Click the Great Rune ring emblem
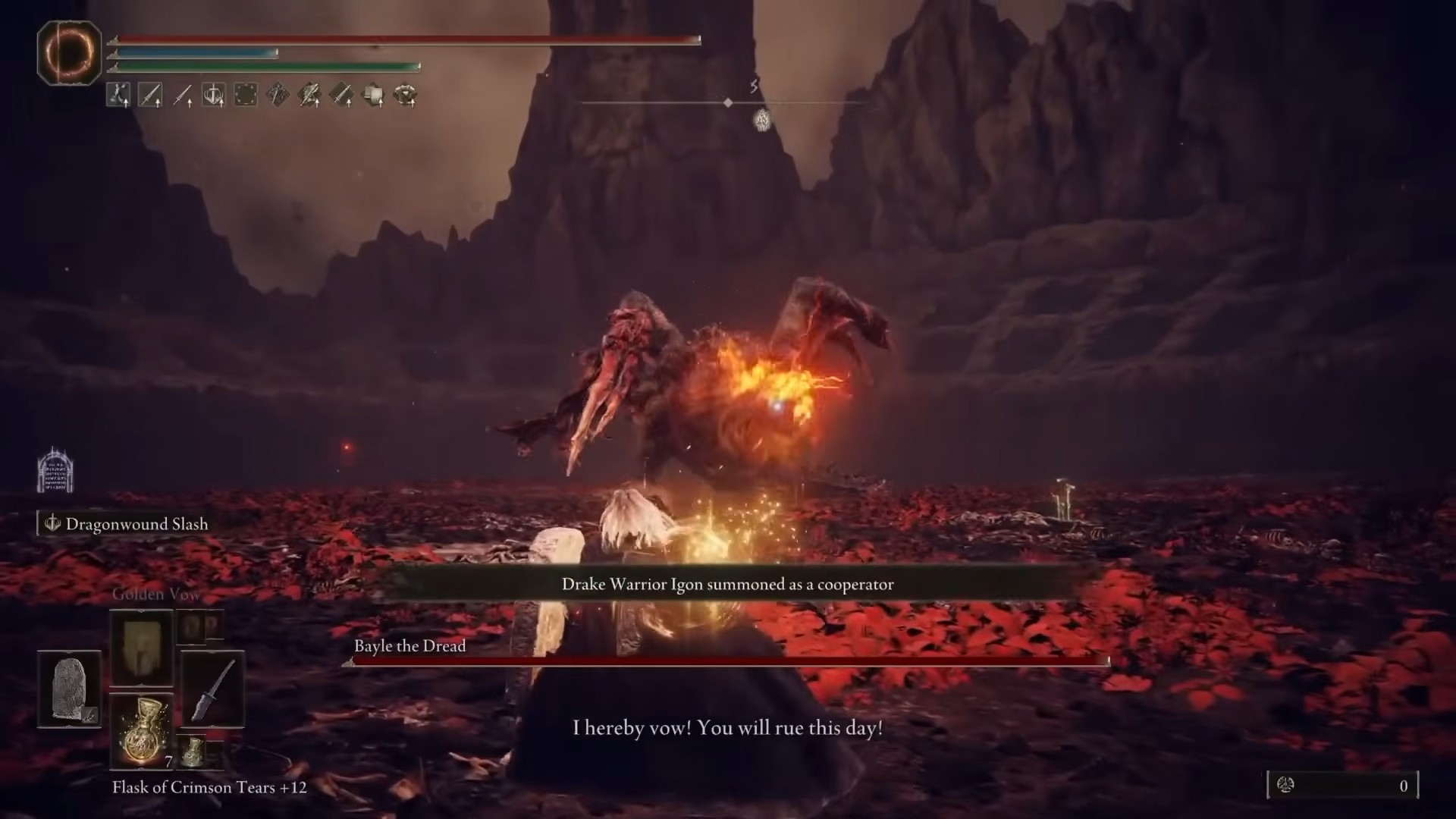1456x819 pixels. [69, 52]
